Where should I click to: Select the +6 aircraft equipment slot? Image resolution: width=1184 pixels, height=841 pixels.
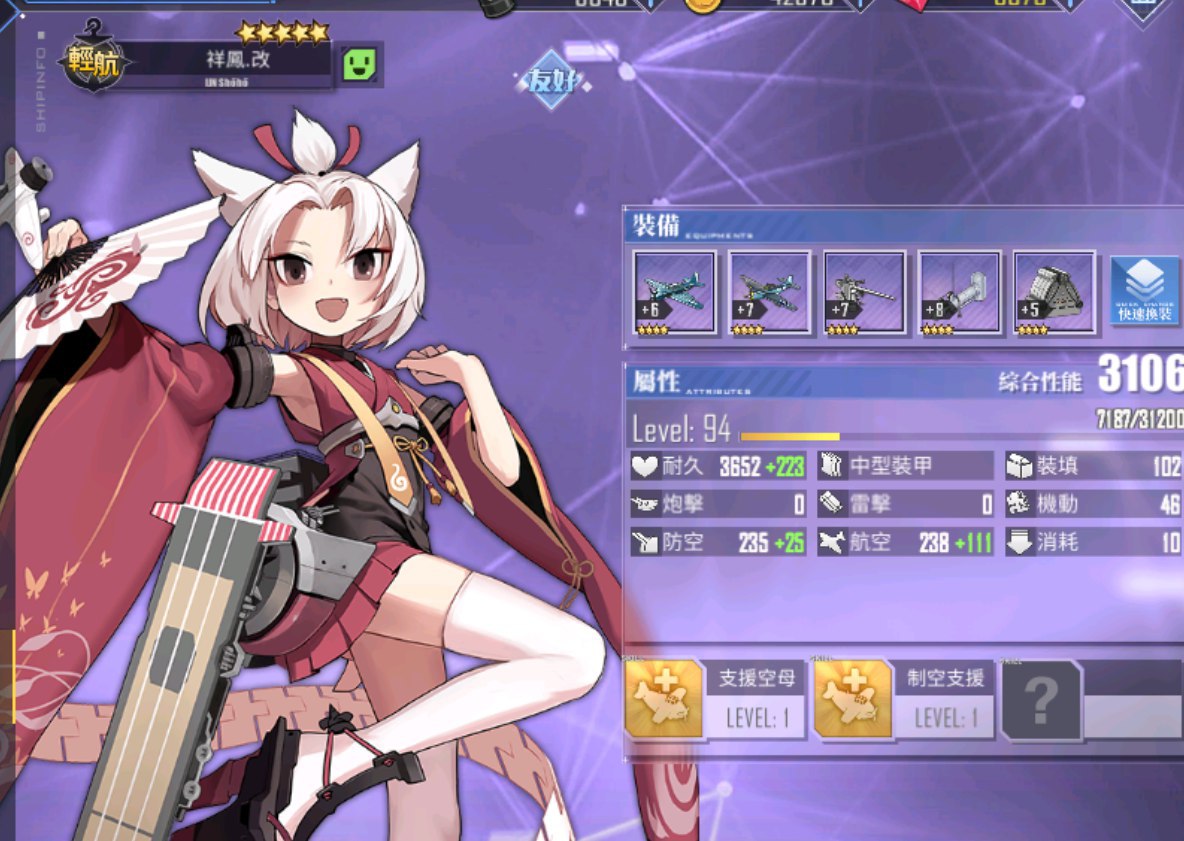pyautogui.click(x=674, y=291)
